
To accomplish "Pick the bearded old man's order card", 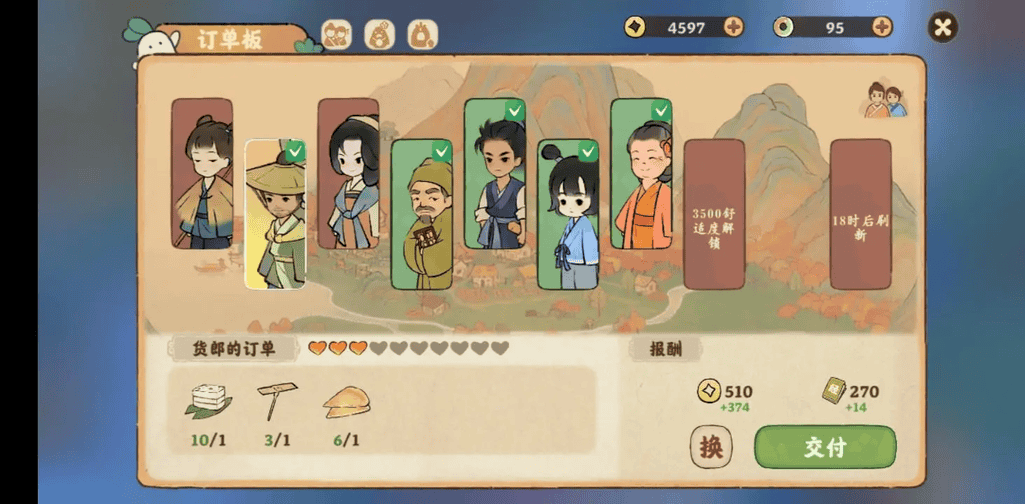I will pyautogui.click(x=421, y=214).
